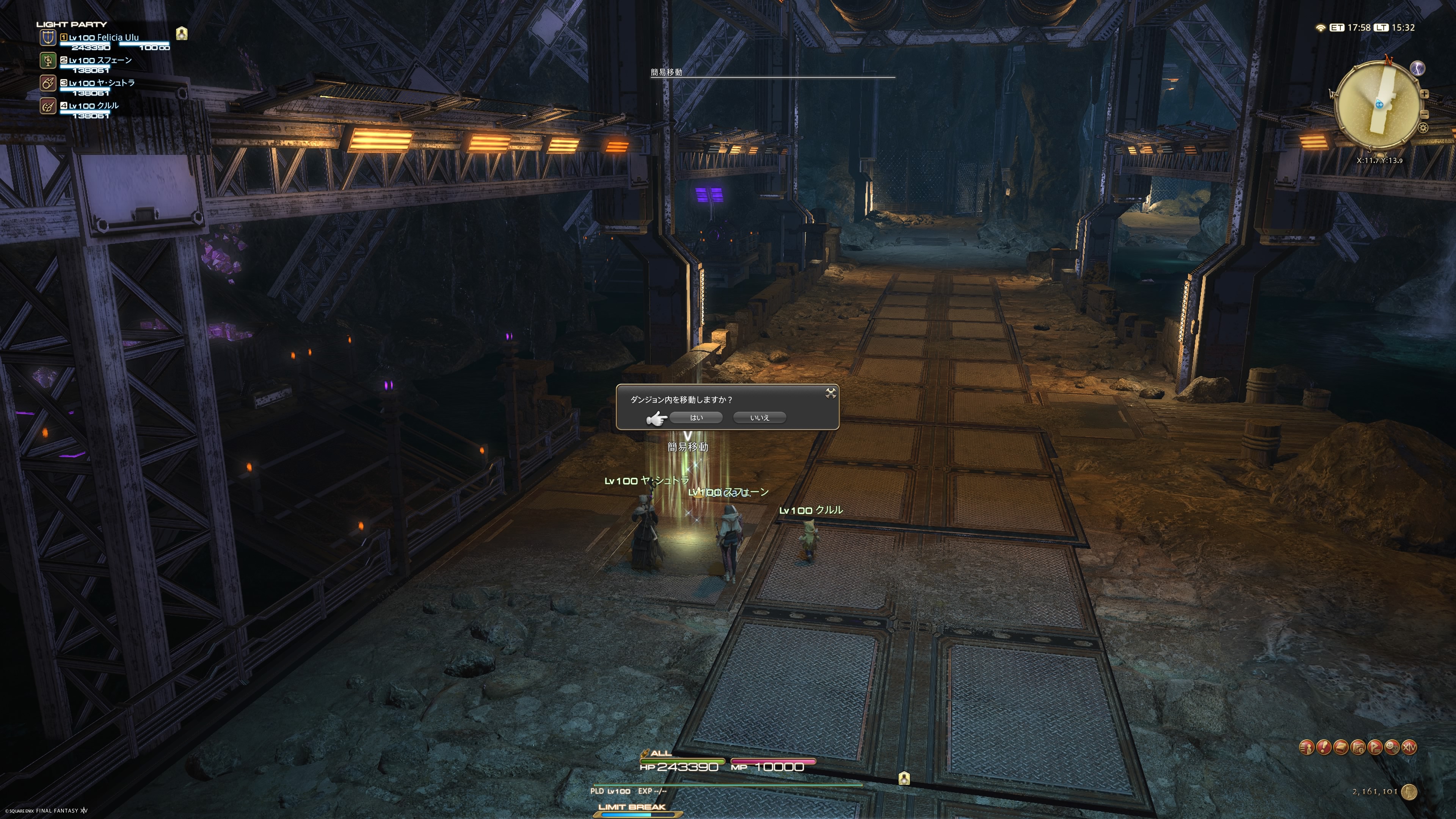Select party member スフェーン in party list
The width and height of the screenshot is (1456, 819).
point(100,61)
